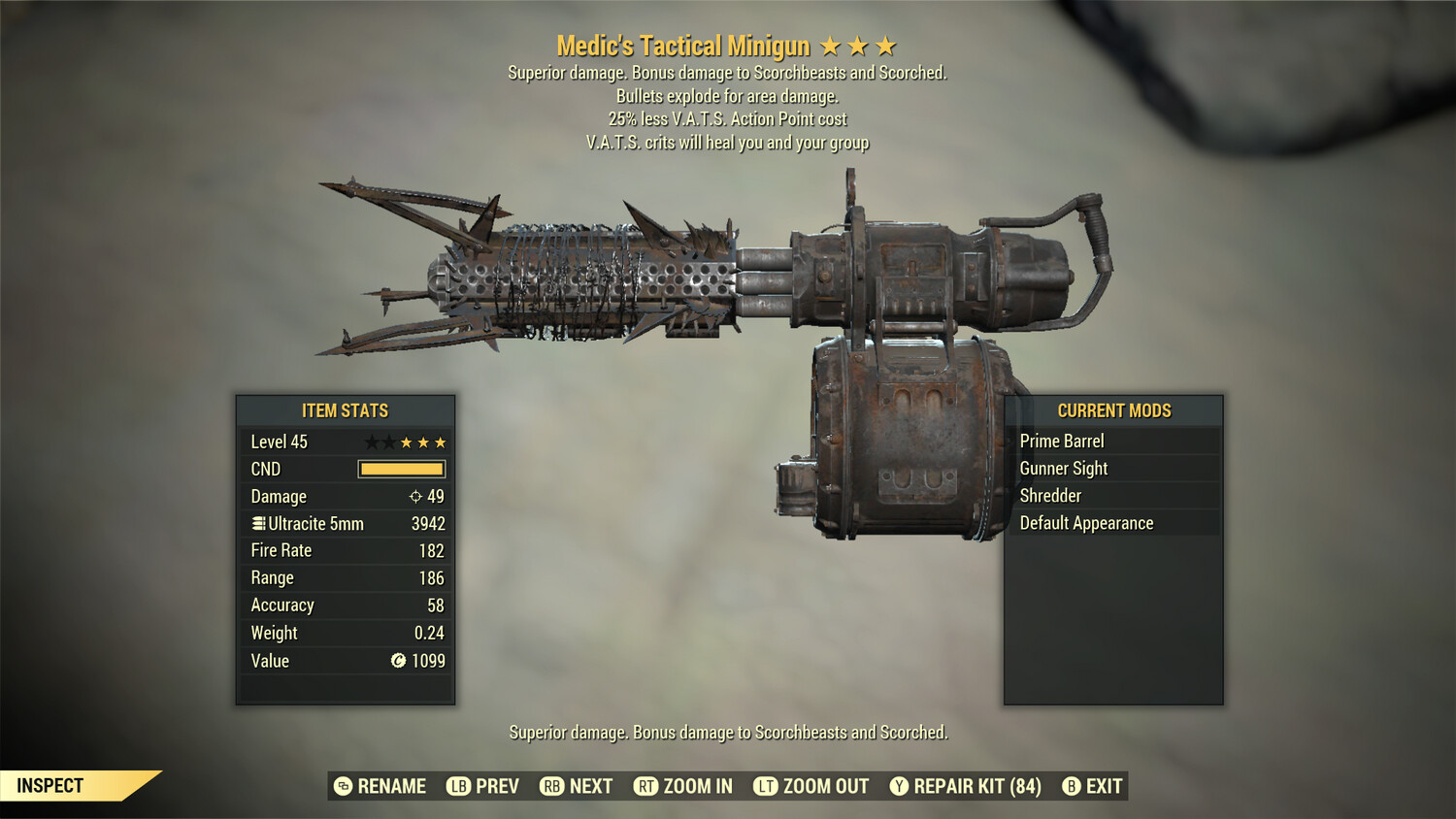Expand the CURRENT MODS panel header
Image resolution: width=1456 pixels, height=819 pixels.
click(1113, 410)
